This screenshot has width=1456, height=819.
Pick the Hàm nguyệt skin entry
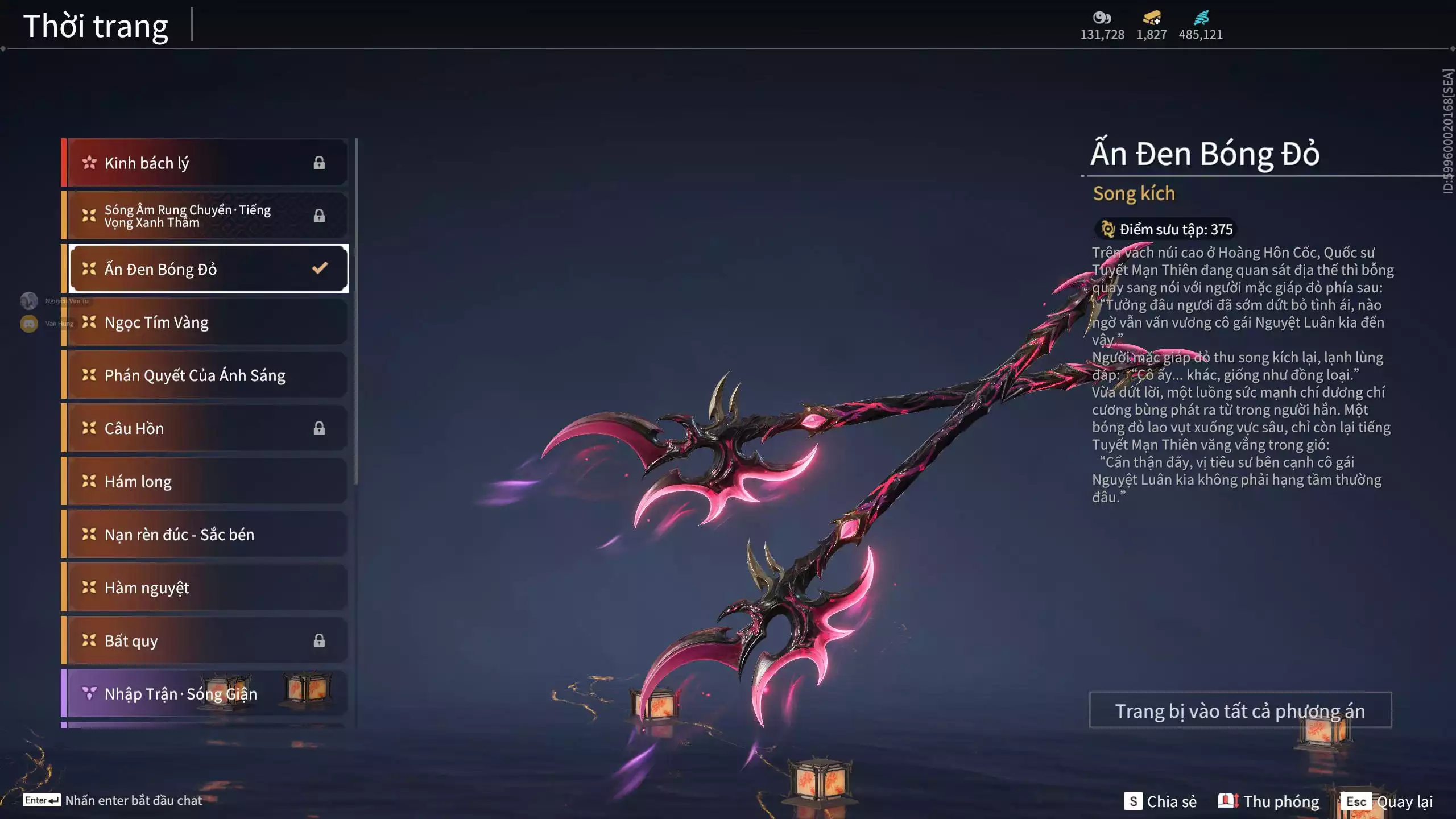point(205,587)
